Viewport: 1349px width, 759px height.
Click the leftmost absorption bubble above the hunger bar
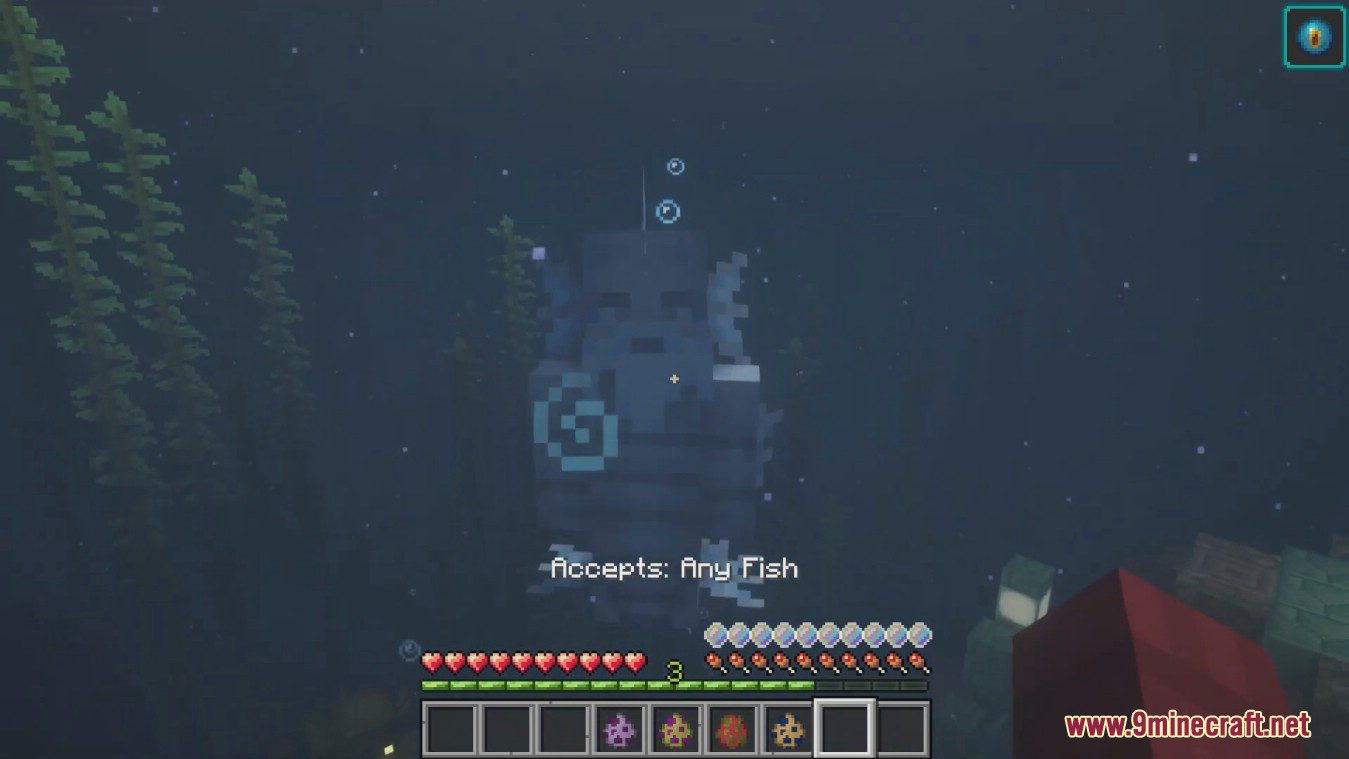pos(717,634)
